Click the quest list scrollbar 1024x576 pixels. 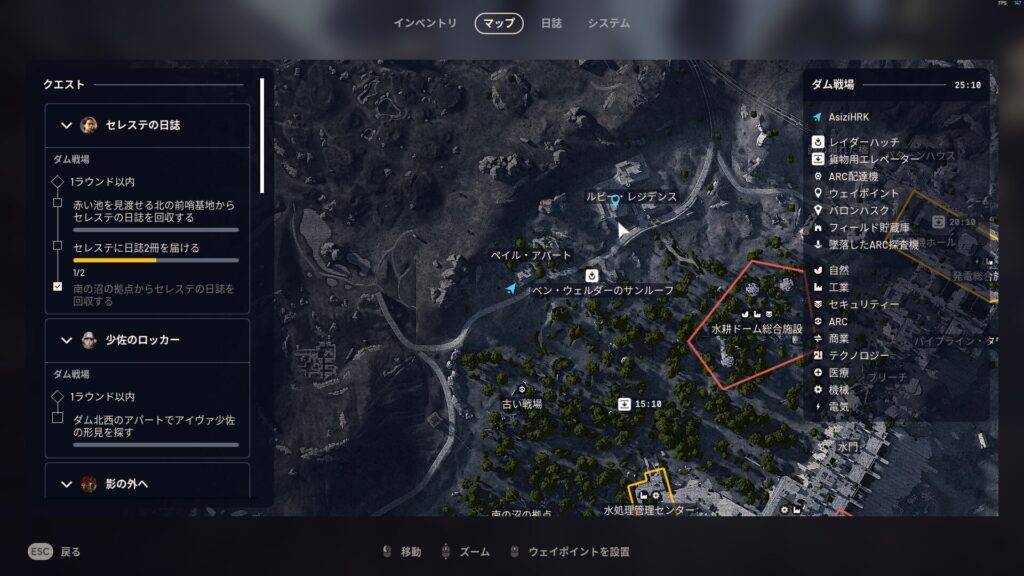pos(262,135)
